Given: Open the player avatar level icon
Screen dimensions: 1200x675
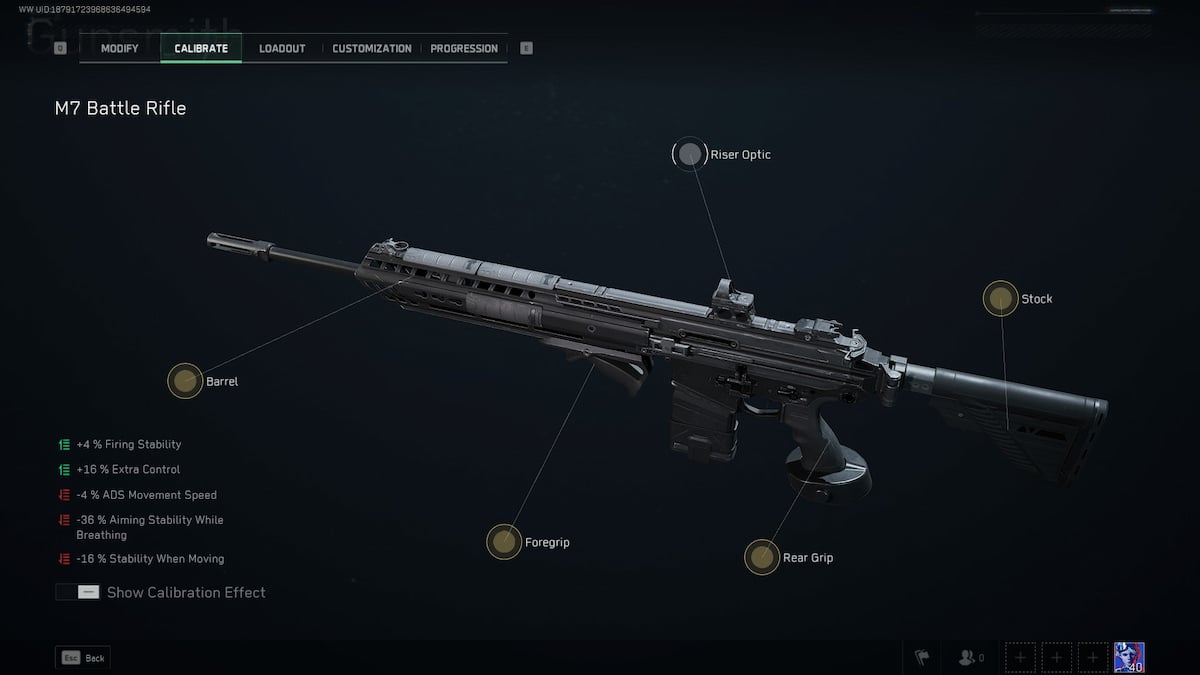Looking at the screenshot, I should 1129,657.
